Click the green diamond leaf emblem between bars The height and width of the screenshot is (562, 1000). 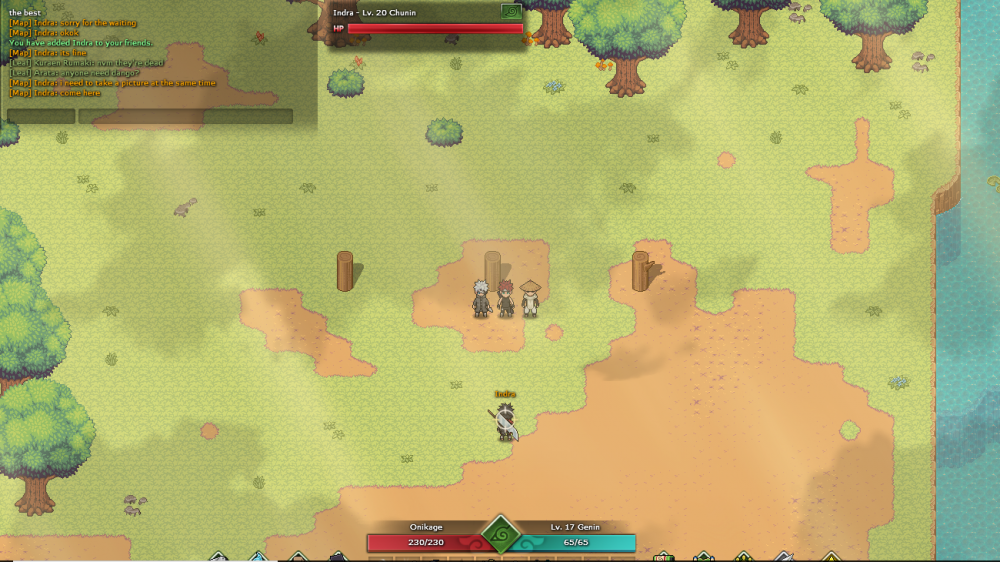click(501, 534)
